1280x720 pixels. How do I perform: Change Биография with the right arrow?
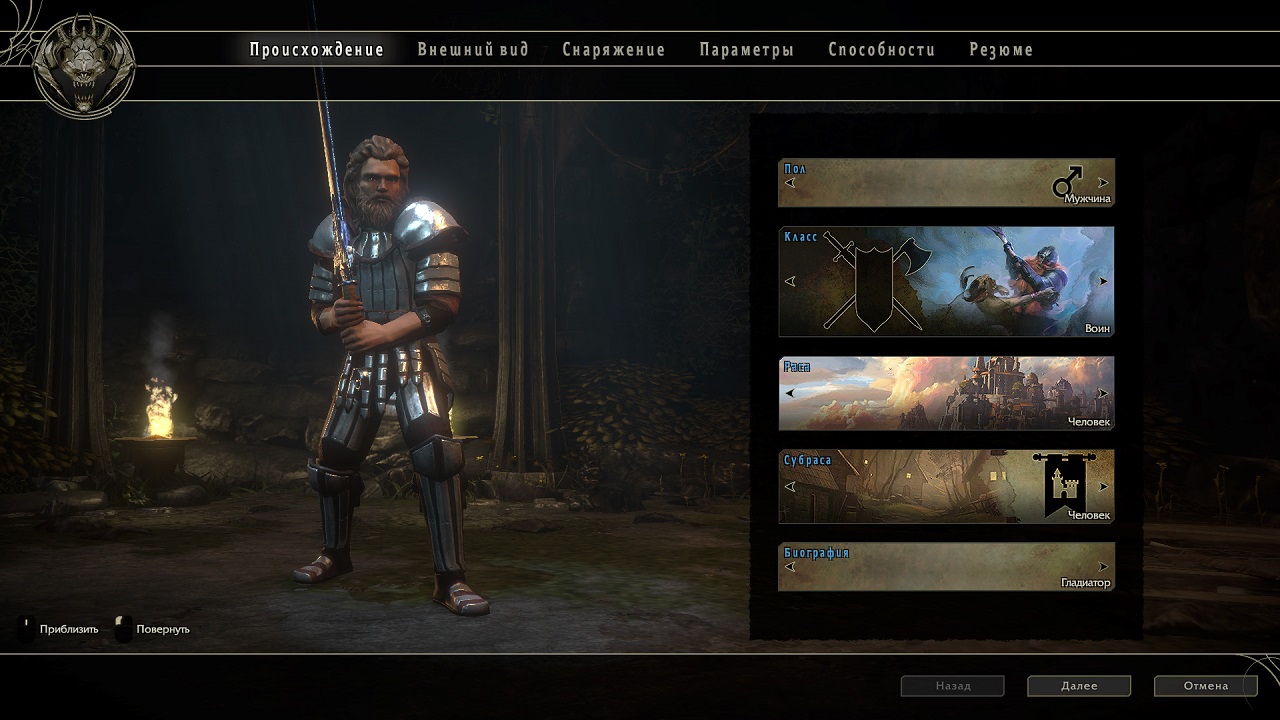click(1103, 567)
